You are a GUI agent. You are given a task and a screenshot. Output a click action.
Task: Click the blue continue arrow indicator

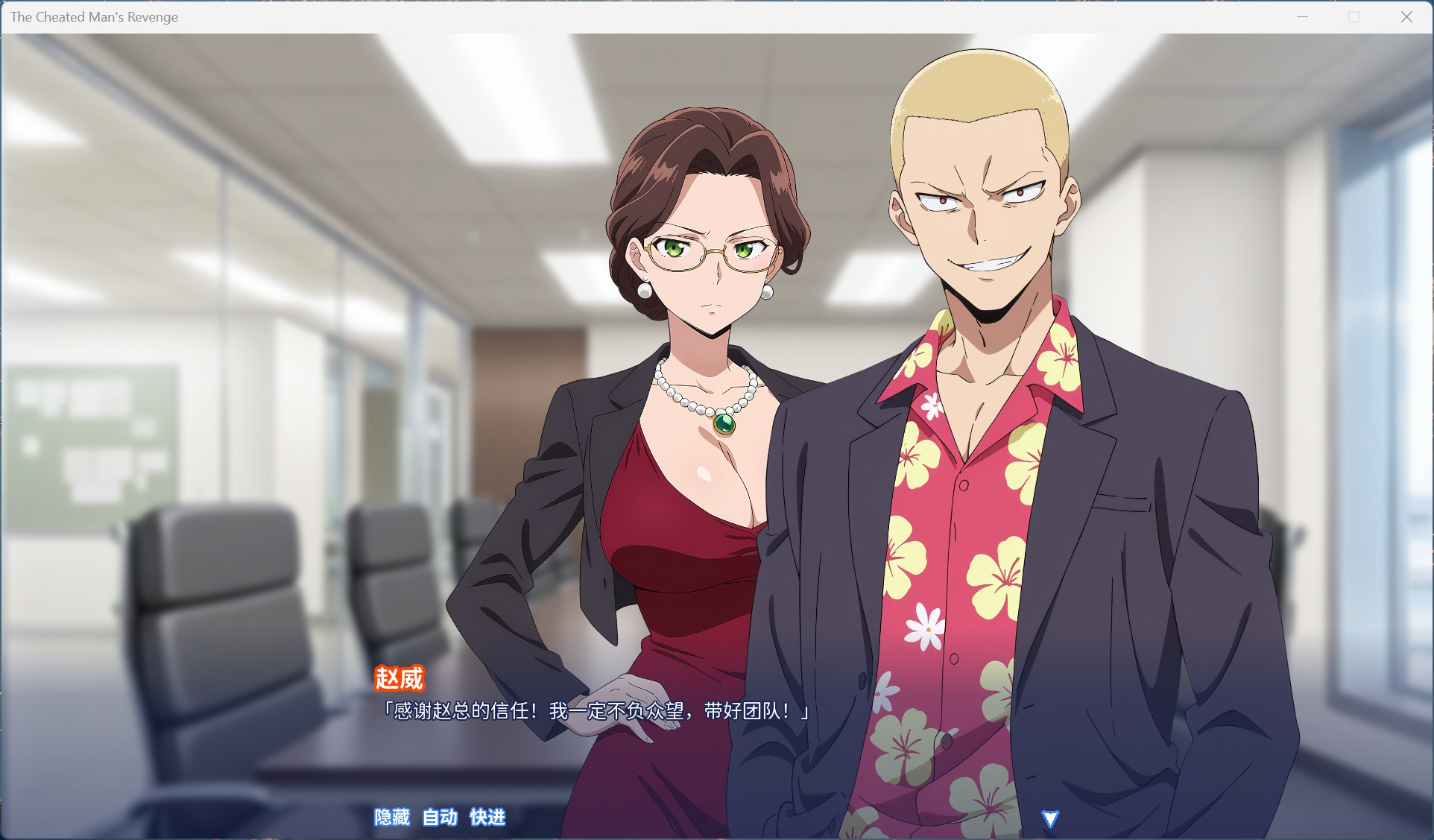pyautogui.click(x=1051, y=818)
